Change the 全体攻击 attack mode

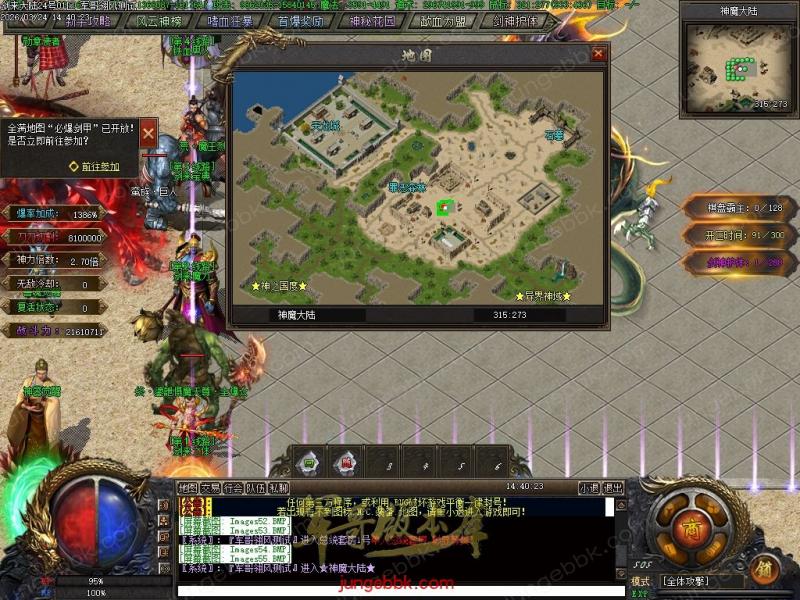pyautogui.click(x=698, y=581)
